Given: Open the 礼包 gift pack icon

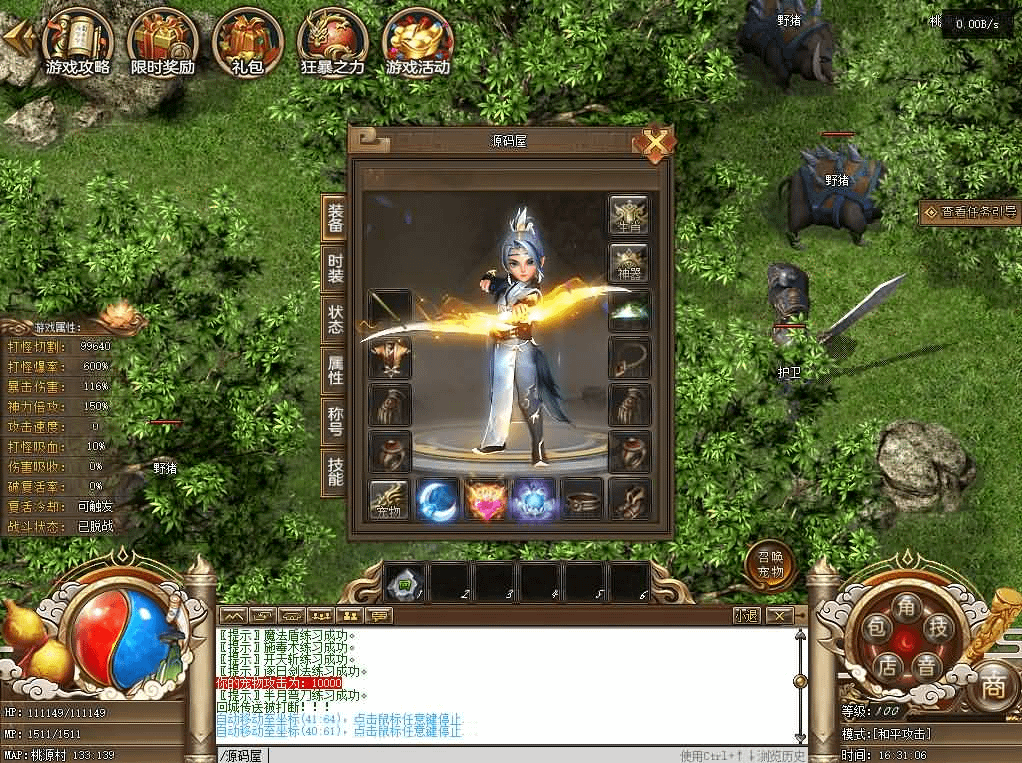Looking at the screenshot, I should point(247,42).
